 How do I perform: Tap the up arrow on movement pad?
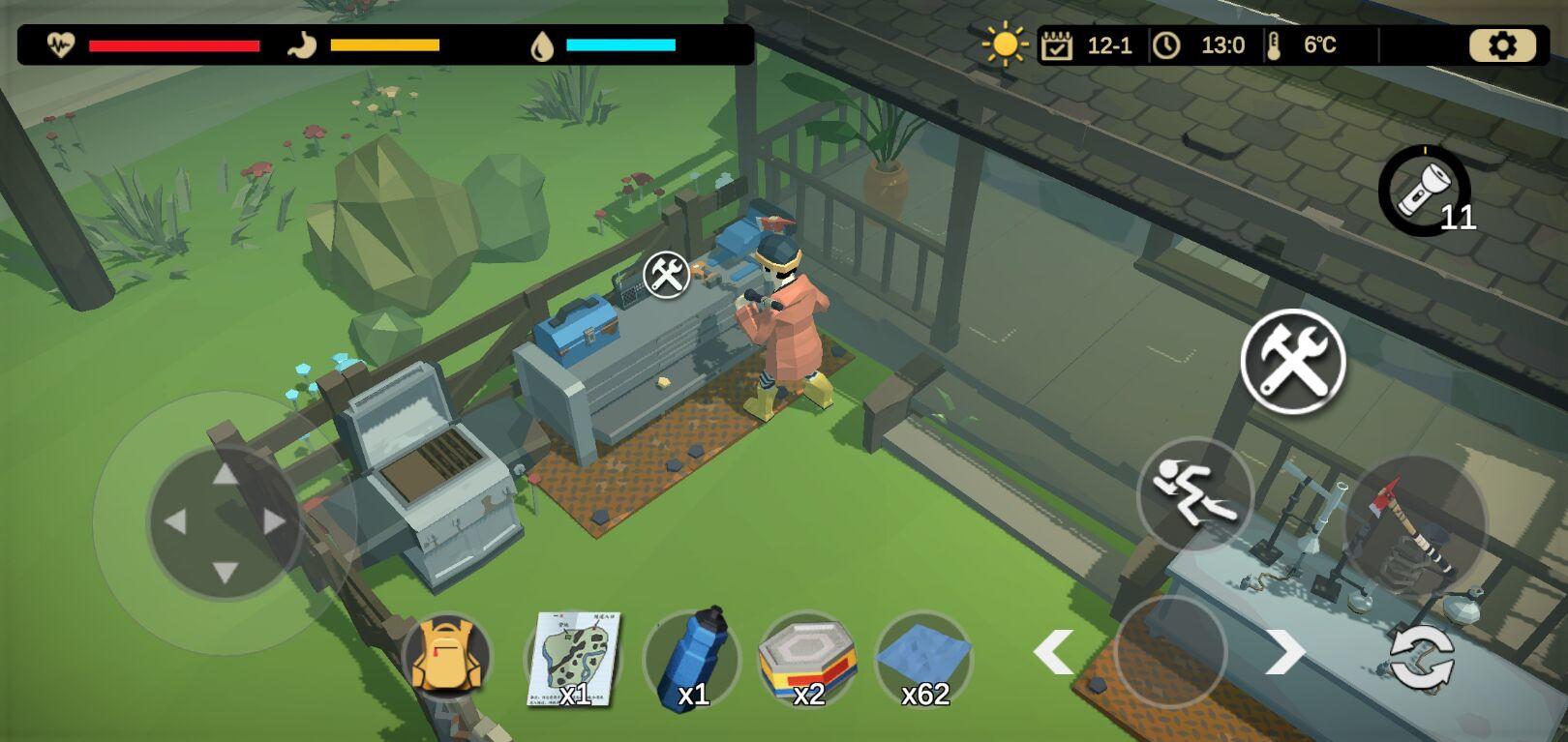[226, 473]
